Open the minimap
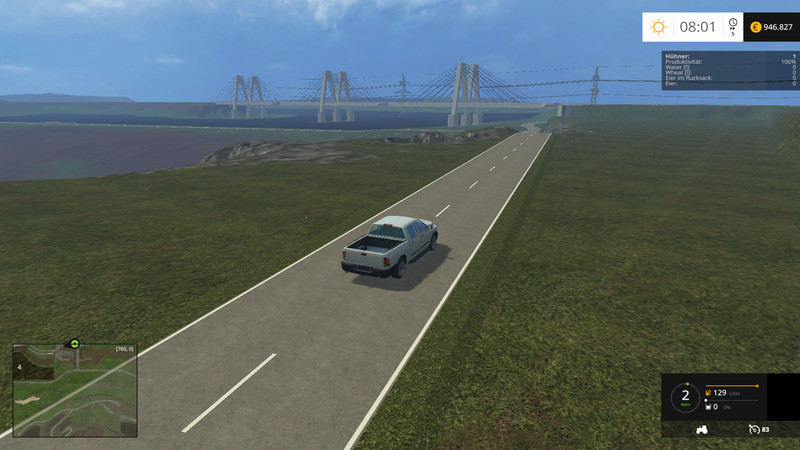Viewport: 800px width, 450px height. click(x=74, y=390)
